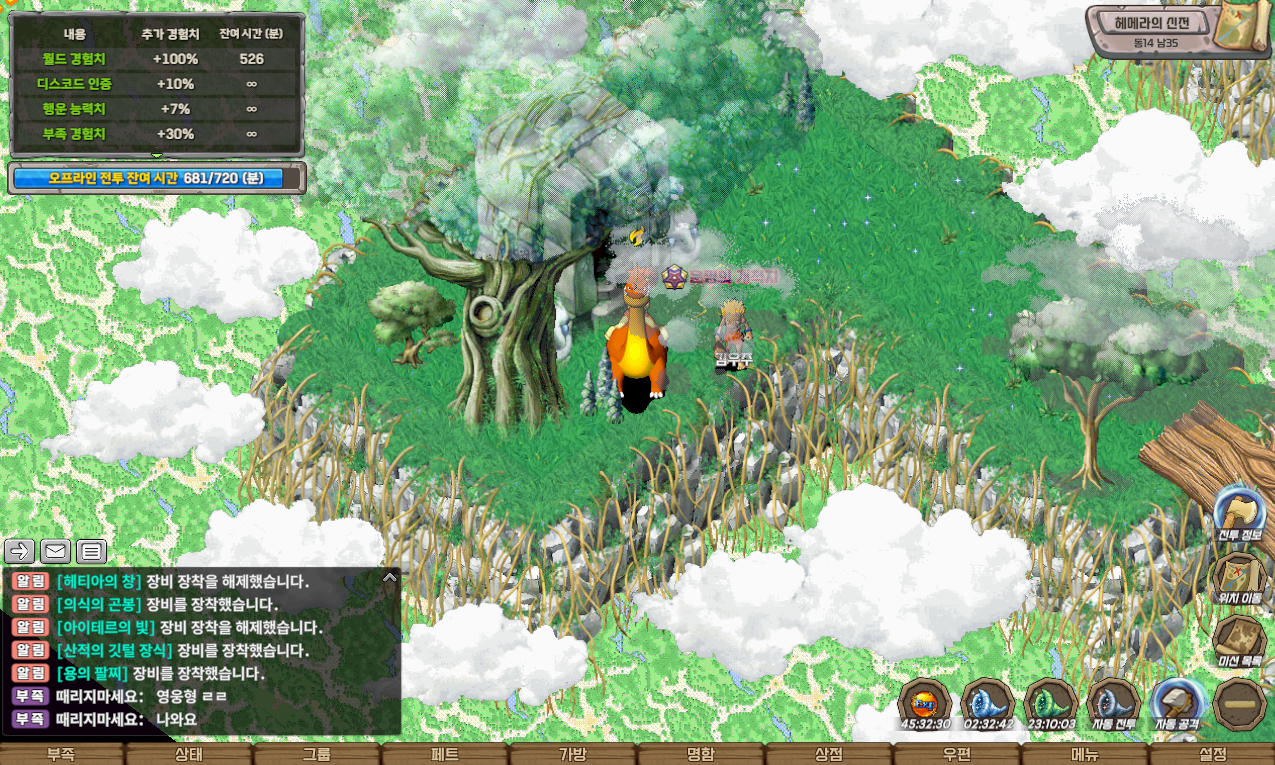Check the 우편 (mail) menu
The image size is (1275, 765).
[957, 754]
